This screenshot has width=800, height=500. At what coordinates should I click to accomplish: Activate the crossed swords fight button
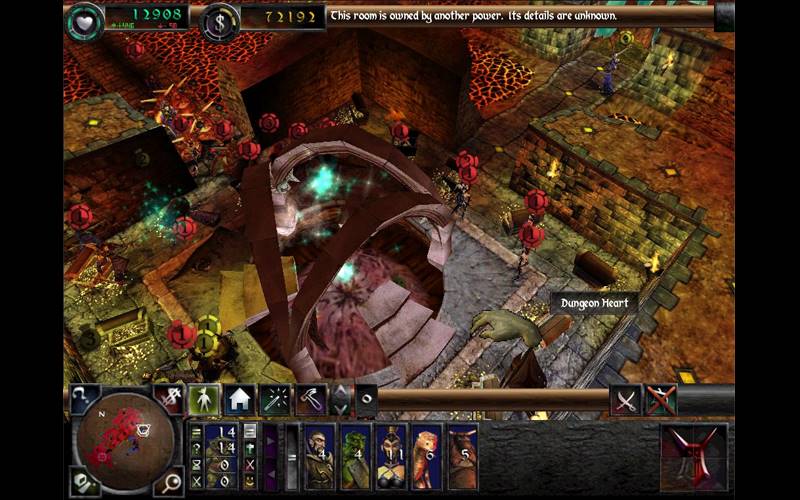[x=626, y=399]
